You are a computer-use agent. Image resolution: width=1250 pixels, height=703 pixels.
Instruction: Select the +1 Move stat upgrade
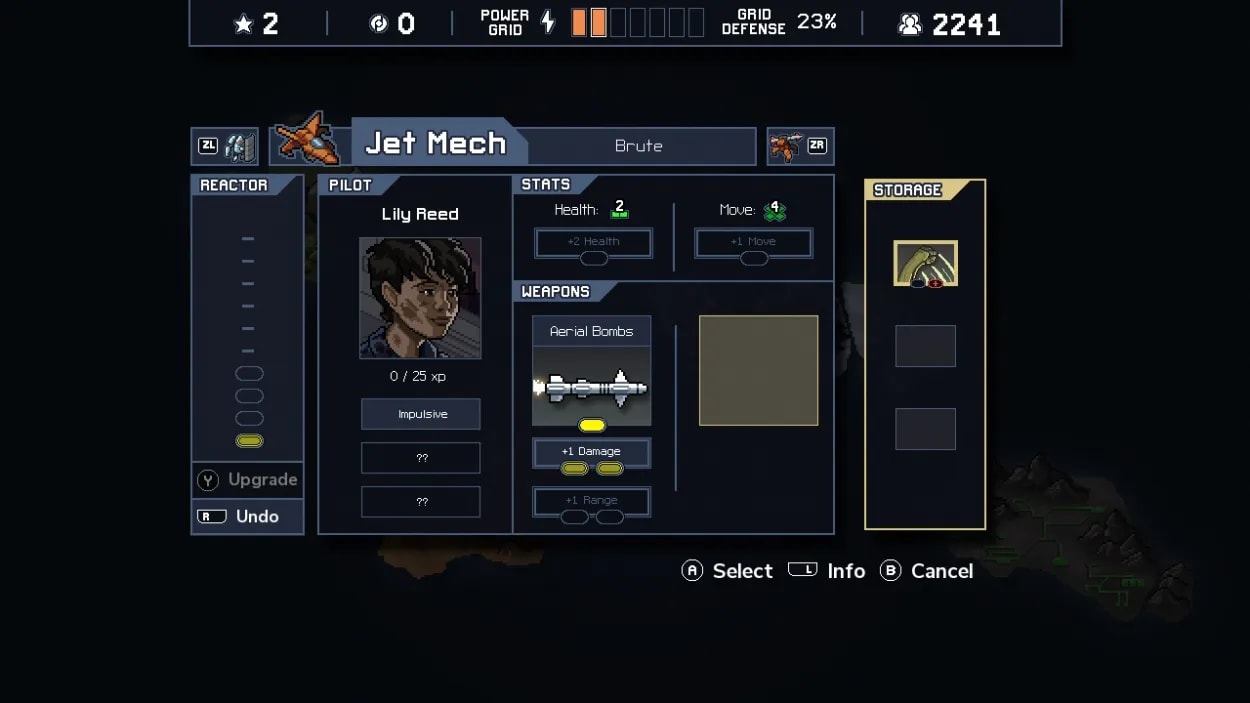753,243
